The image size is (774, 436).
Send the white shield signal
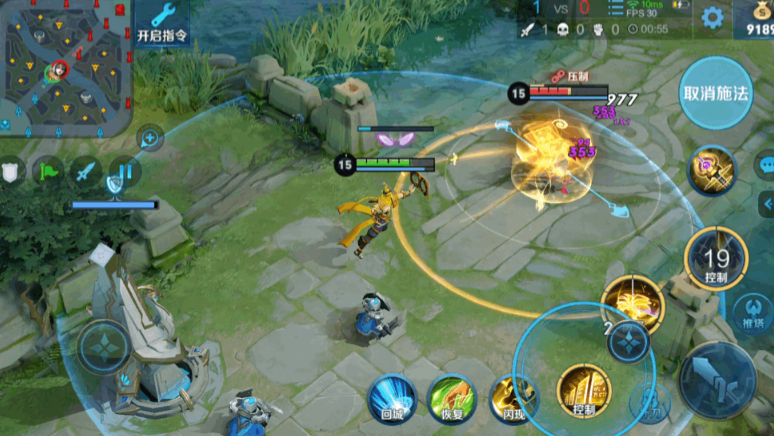coord(11,171)
